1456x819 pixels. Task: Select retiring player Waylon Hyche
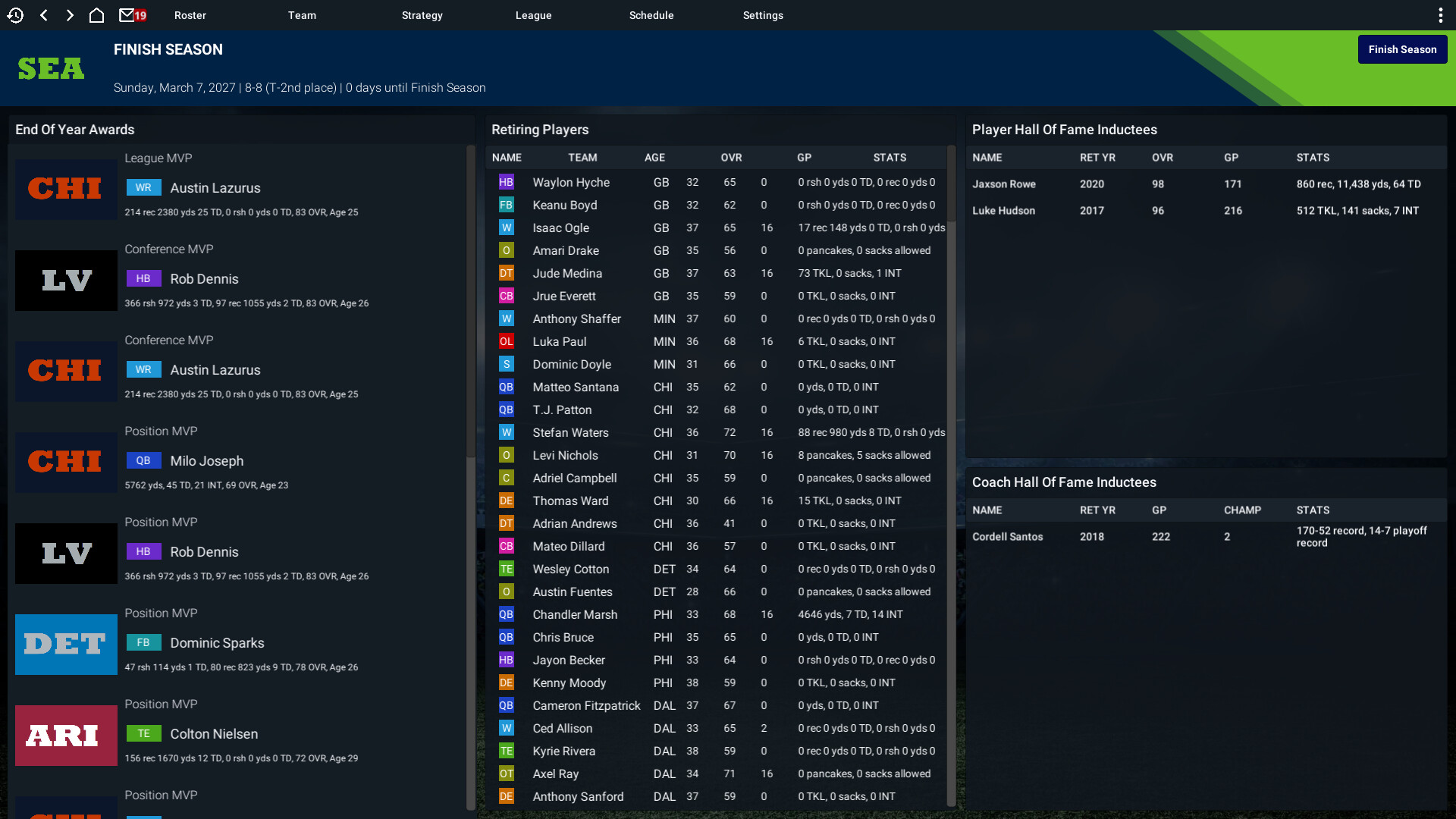coord(570,182)
